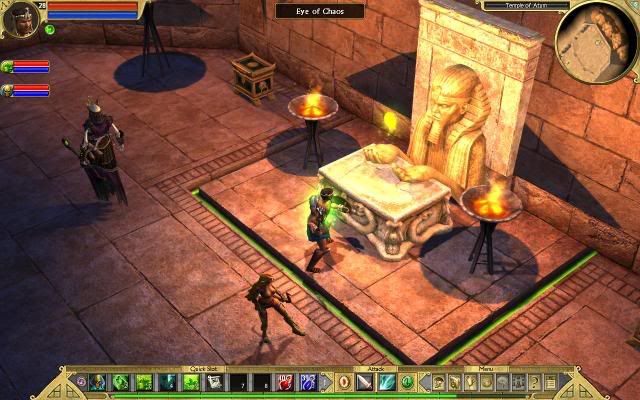
Task: Choose the sword attack icon
Action: 363,381
